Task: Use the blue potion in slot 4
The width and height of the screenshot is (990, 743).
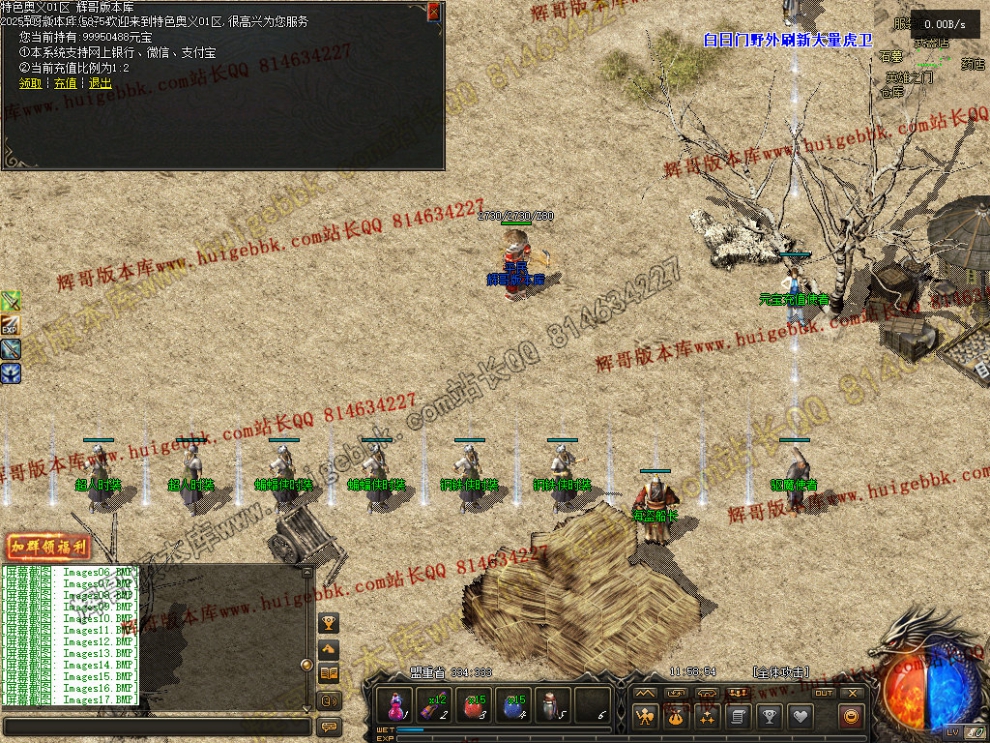Action: pyautogui.click(x=514, y=705)
